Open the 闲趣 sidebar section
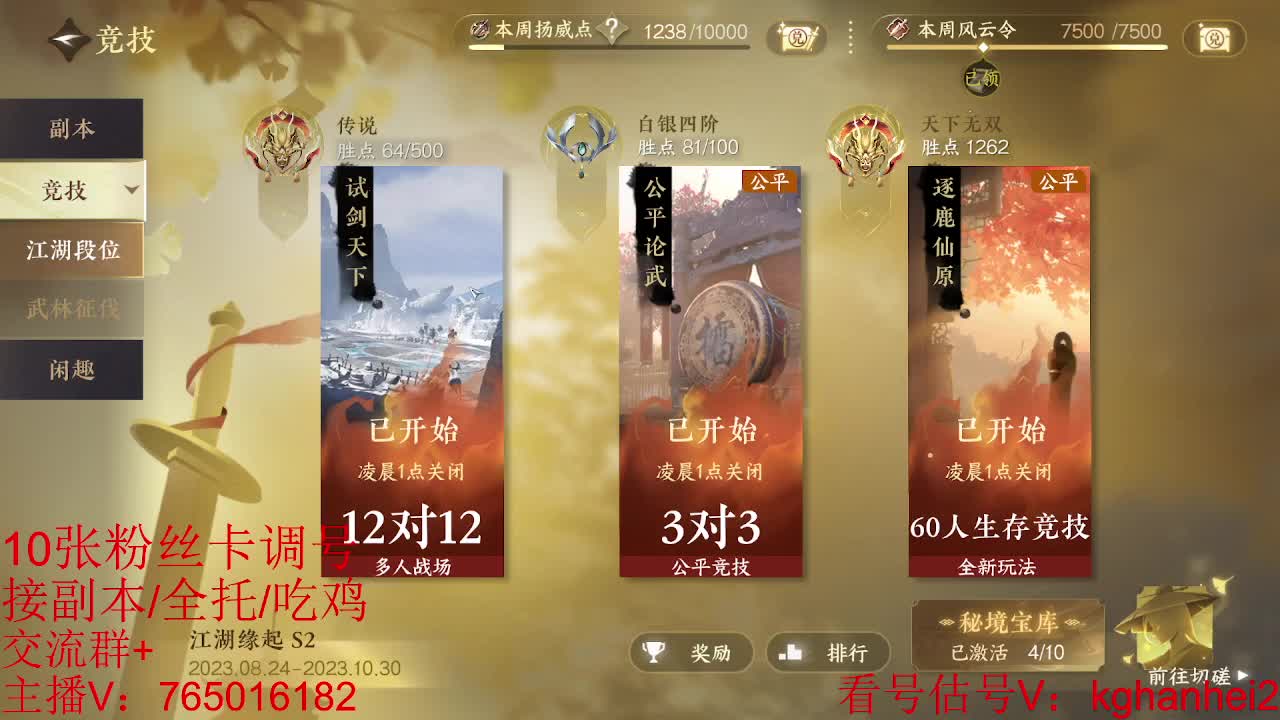 click(70, 369)
